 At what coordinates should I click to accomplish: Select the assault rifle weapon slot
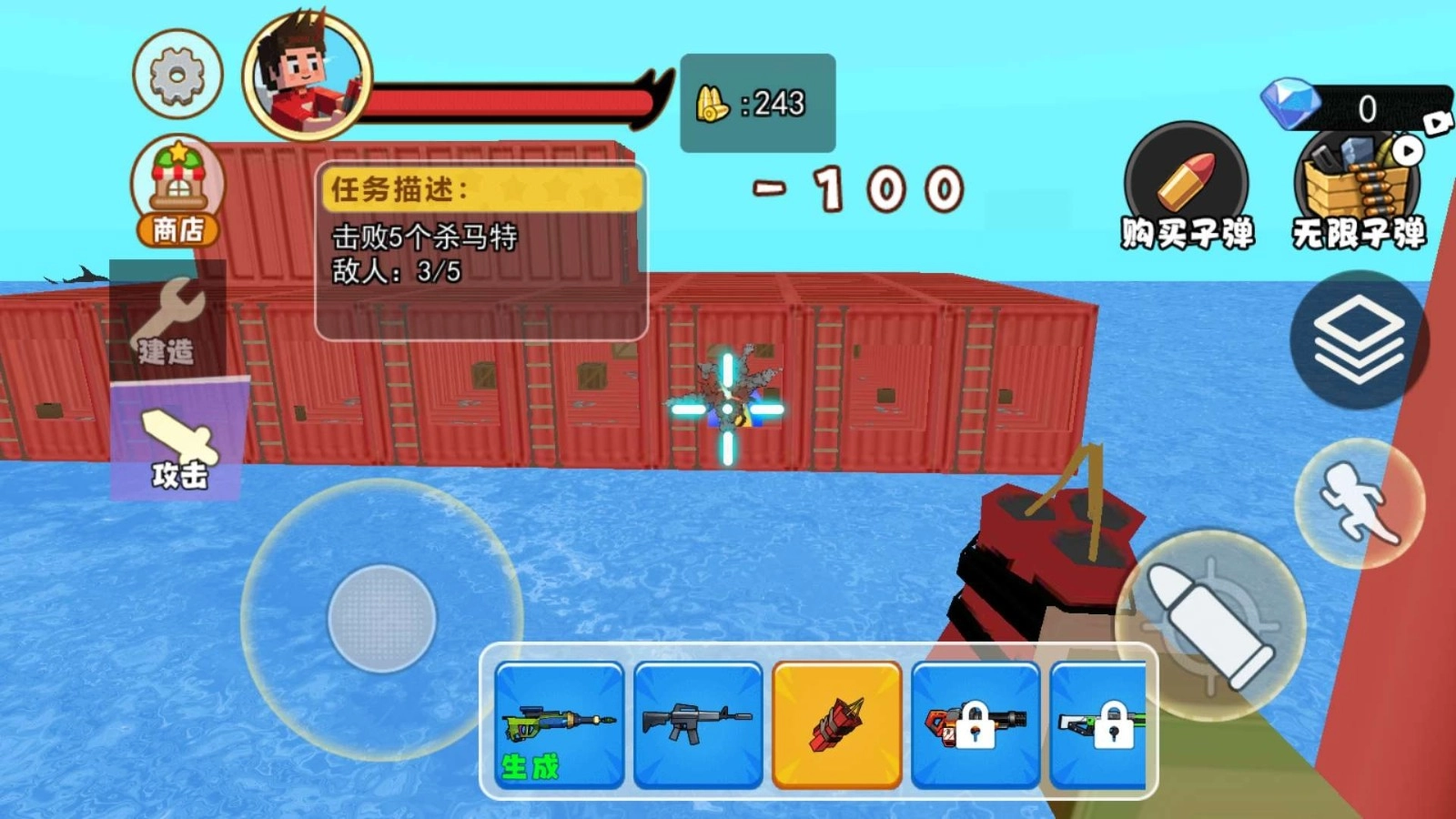tap(697, 725)
